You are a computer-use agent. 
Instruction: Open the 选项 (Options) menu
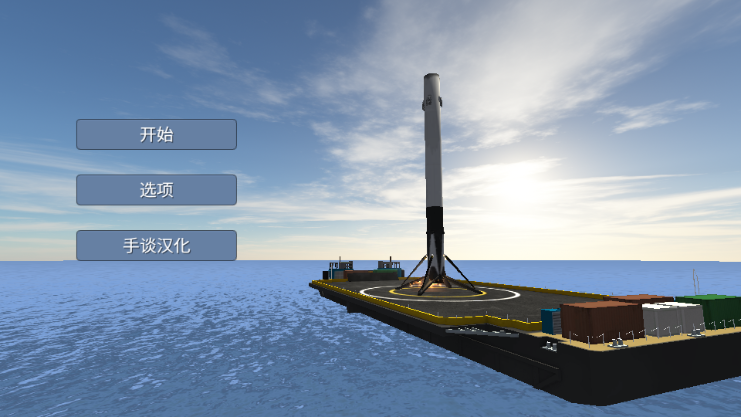click(156, 190)
